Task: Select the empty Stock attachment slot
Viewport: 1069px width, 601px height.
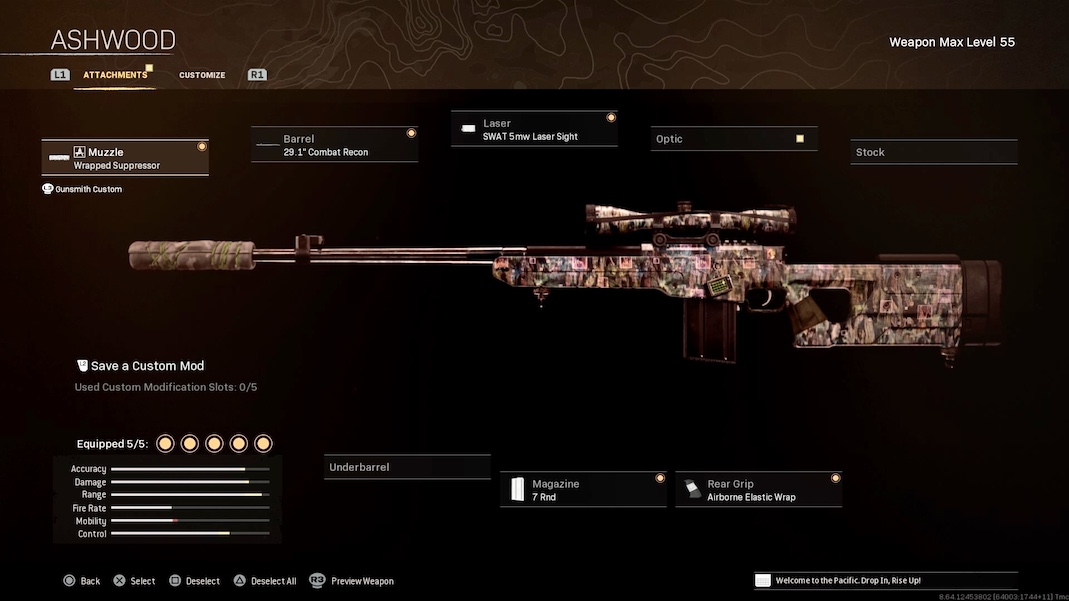Action: coord(933,152)
